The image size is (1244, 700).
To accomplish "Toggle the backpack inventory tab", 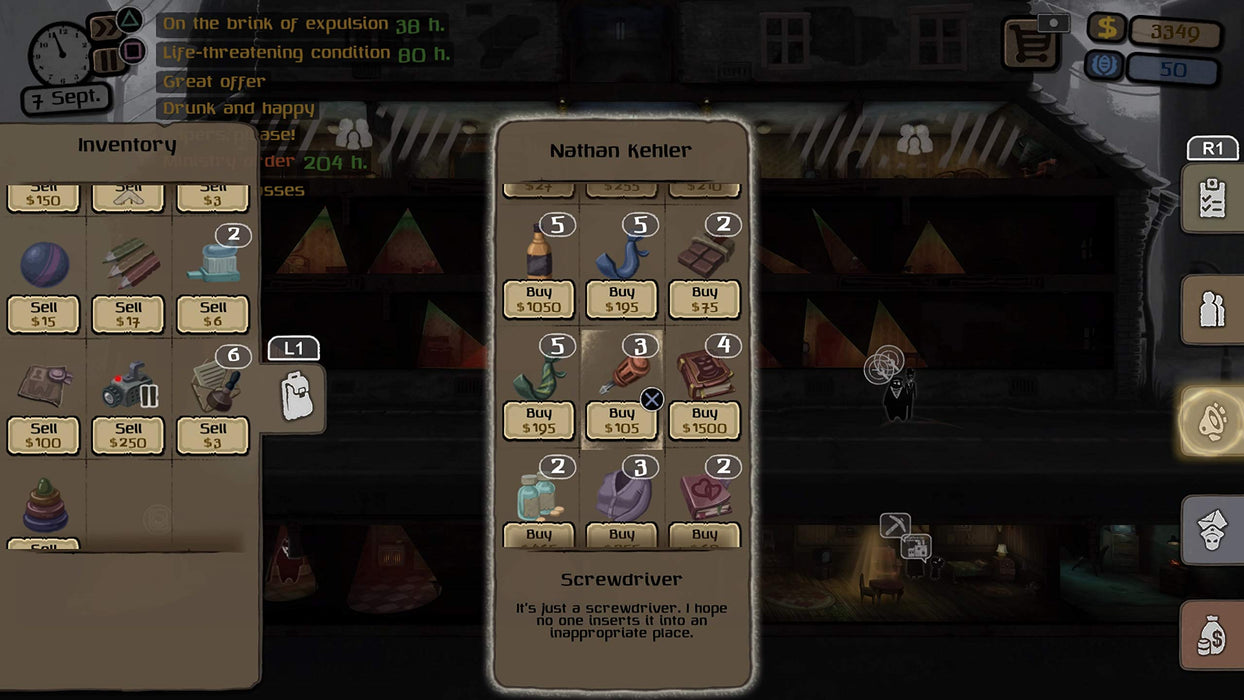I will 296,397.
